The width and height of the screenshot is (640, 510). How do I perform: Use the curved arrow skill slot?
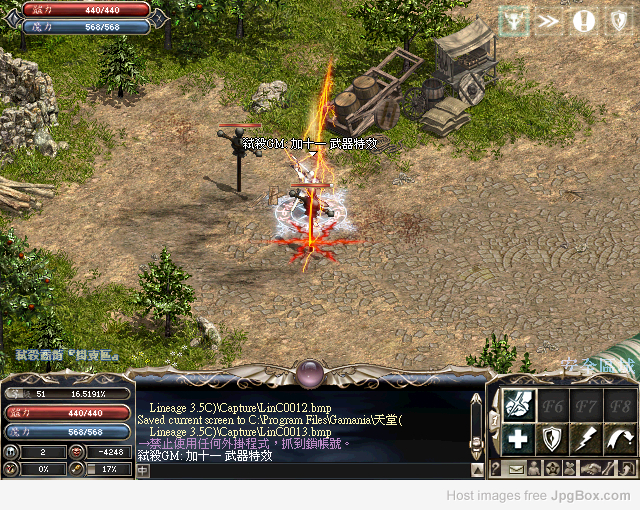pyautogui.click(x=622, y=438)
